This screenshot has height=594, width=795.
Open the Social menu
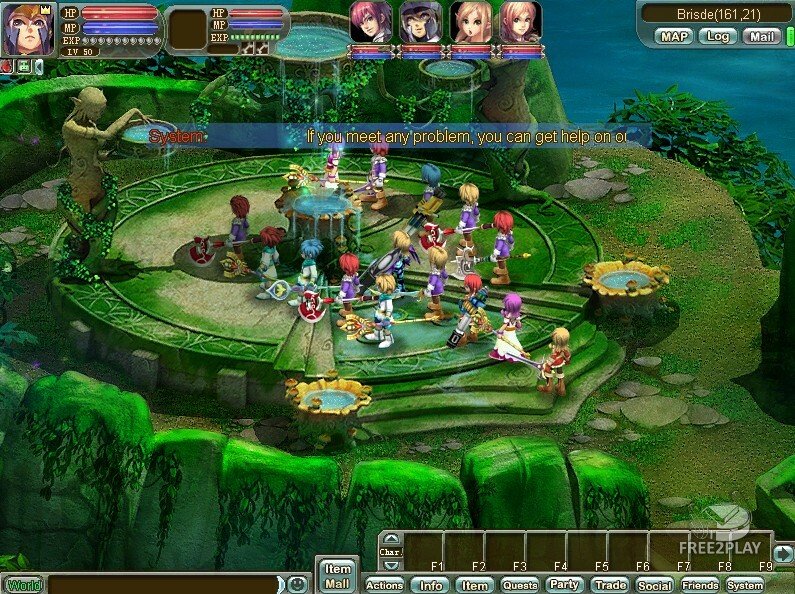click(x=654, y=585)
